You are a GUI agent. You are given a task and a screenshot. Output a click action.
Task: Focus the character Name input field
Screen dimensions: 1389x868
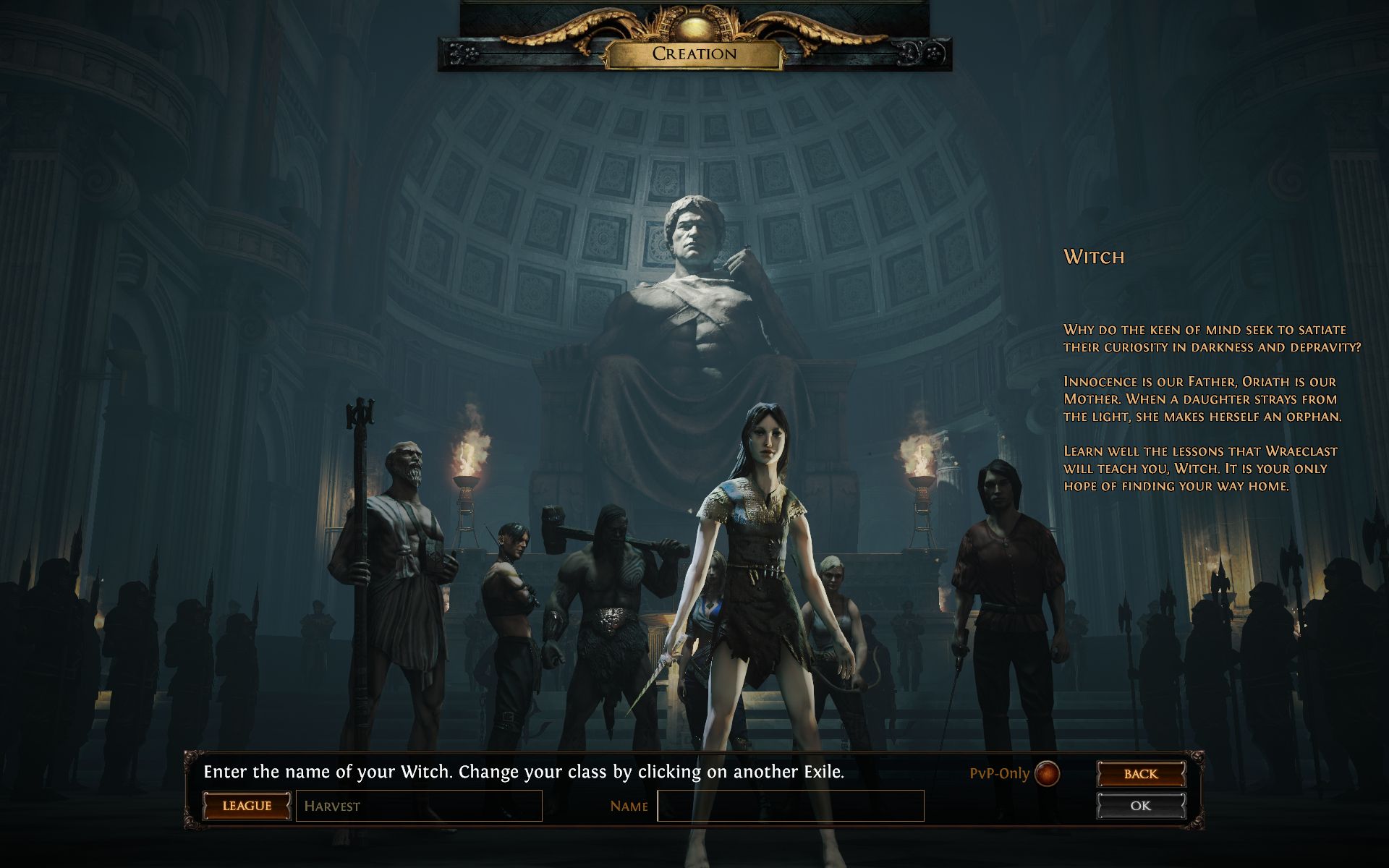coord(790,806)
